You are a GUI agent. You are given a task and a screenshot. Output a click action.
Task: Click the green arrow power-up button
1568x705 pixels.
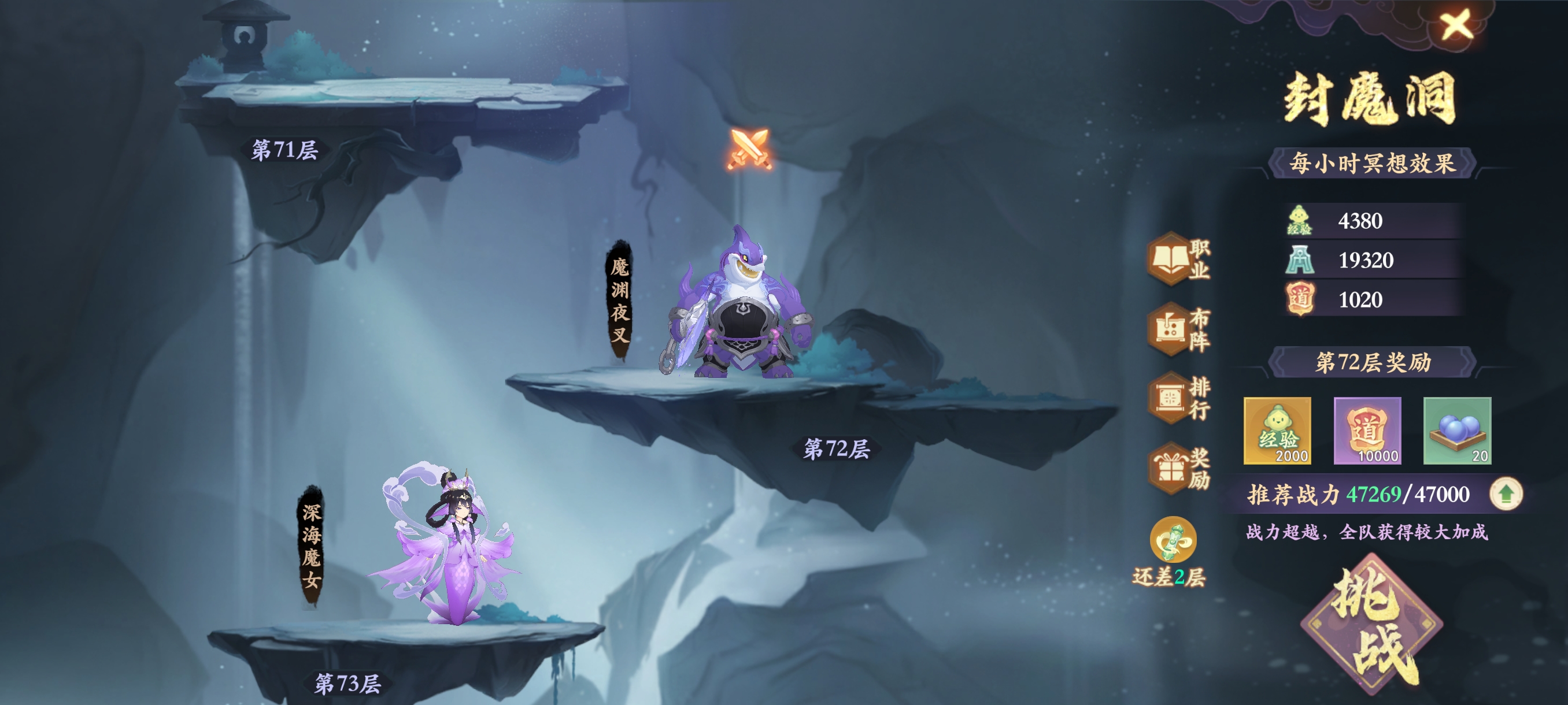1506,493
